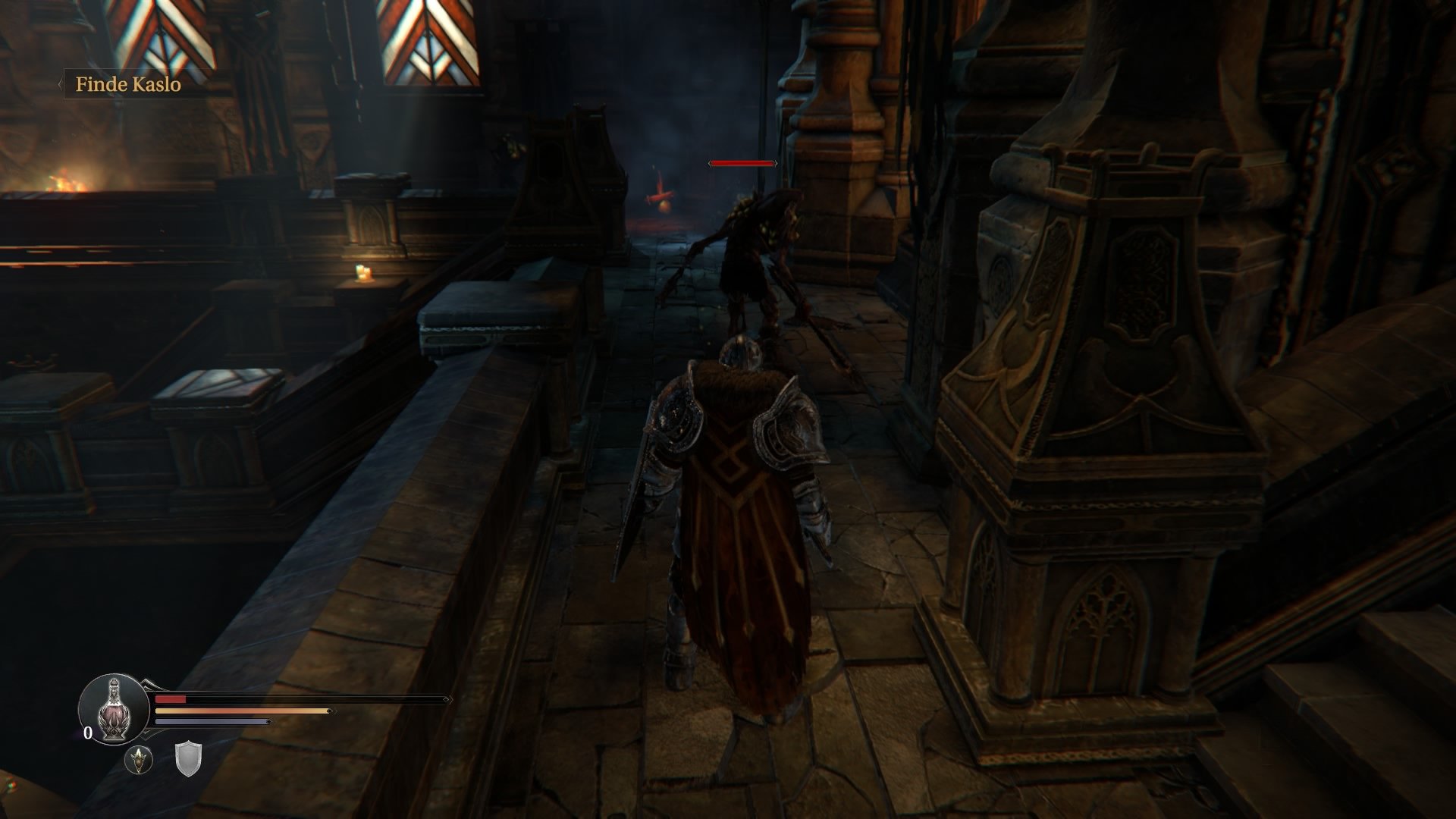The width and height of the screenshot is (1456, 819).
Task: Expand the quest tracker via left chevron arrow
Action: [60, 83]
